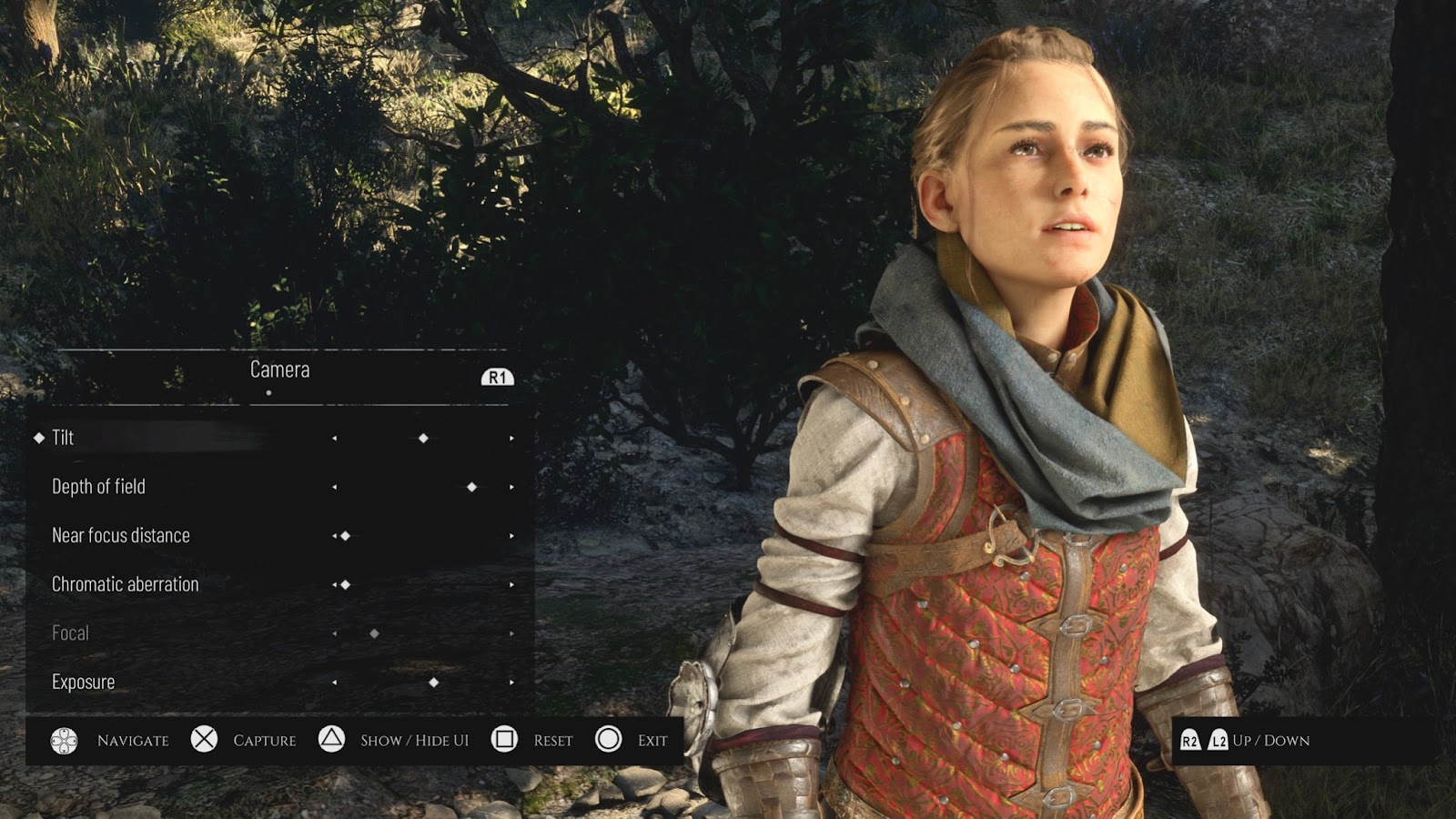The width and height of the screenshot is (1456, 819).
Task: Click the Exposure slider diamond handle
Action: 434,682
